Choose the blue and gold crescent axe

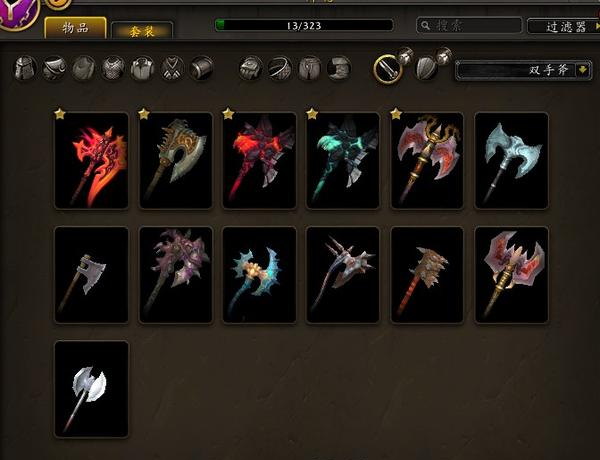tap(259, 275)
